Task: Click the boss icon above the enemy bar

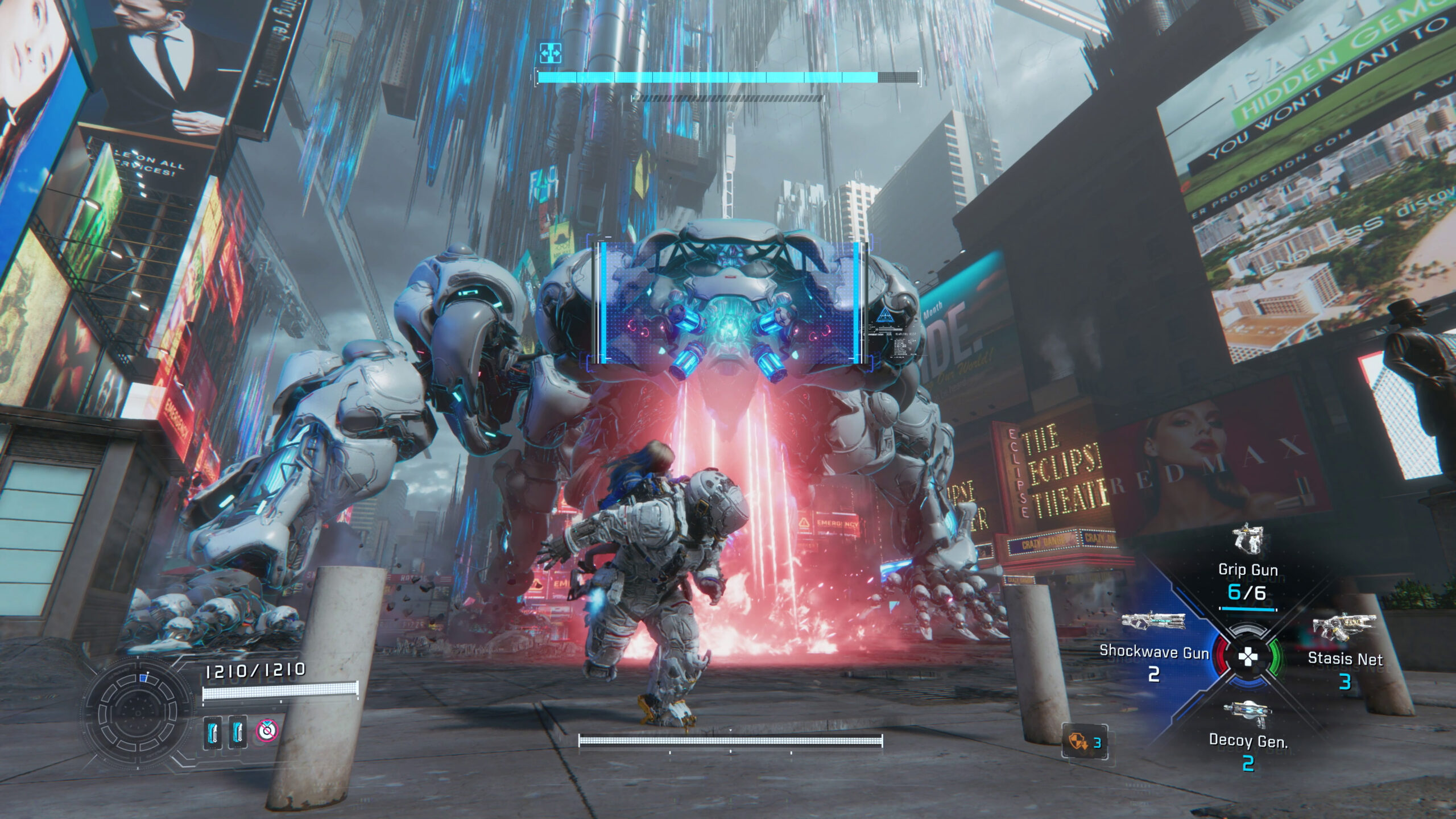Action: [551, 53]
